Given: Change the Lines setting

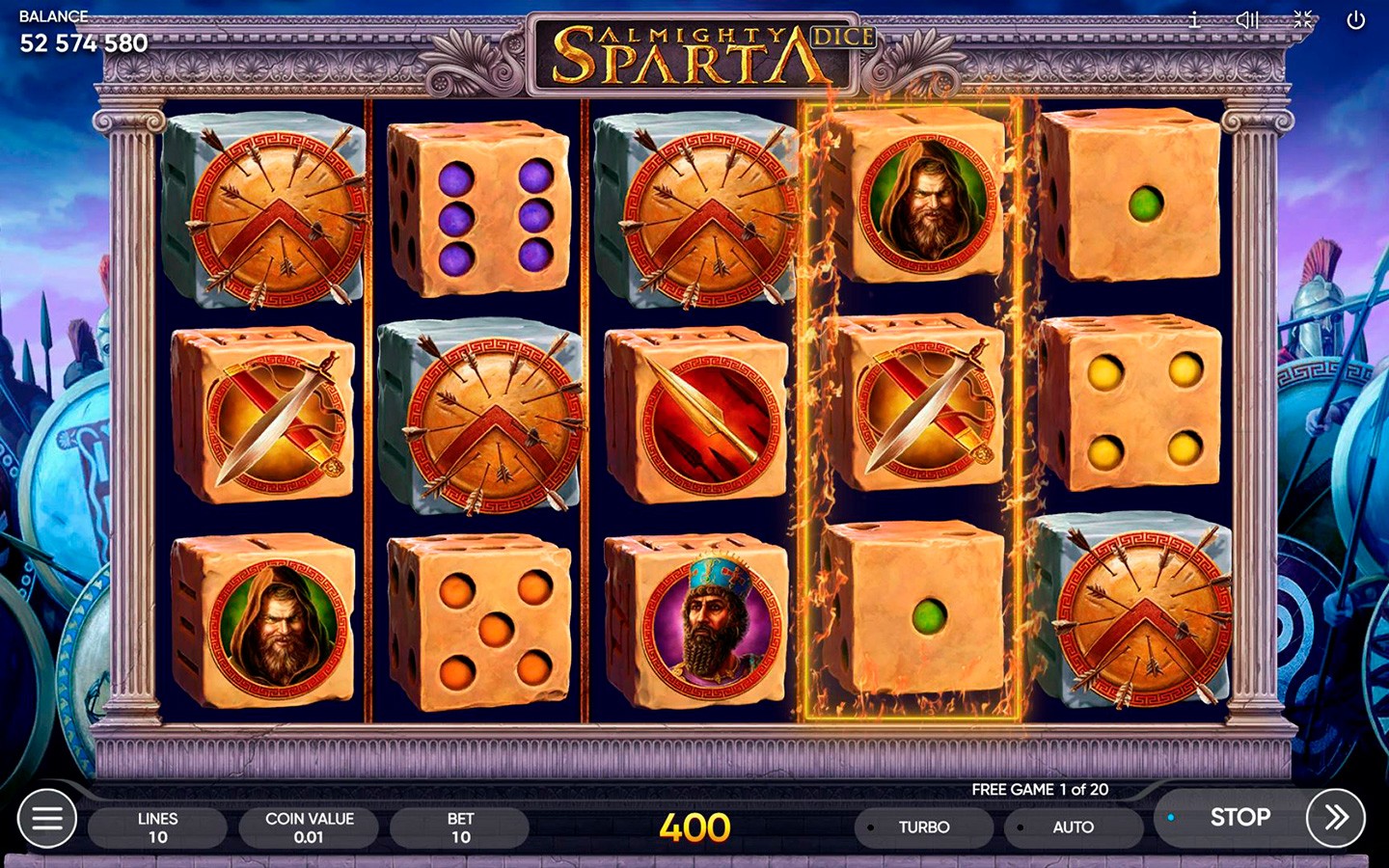Looking at the screenshot, I should point(157,827).
